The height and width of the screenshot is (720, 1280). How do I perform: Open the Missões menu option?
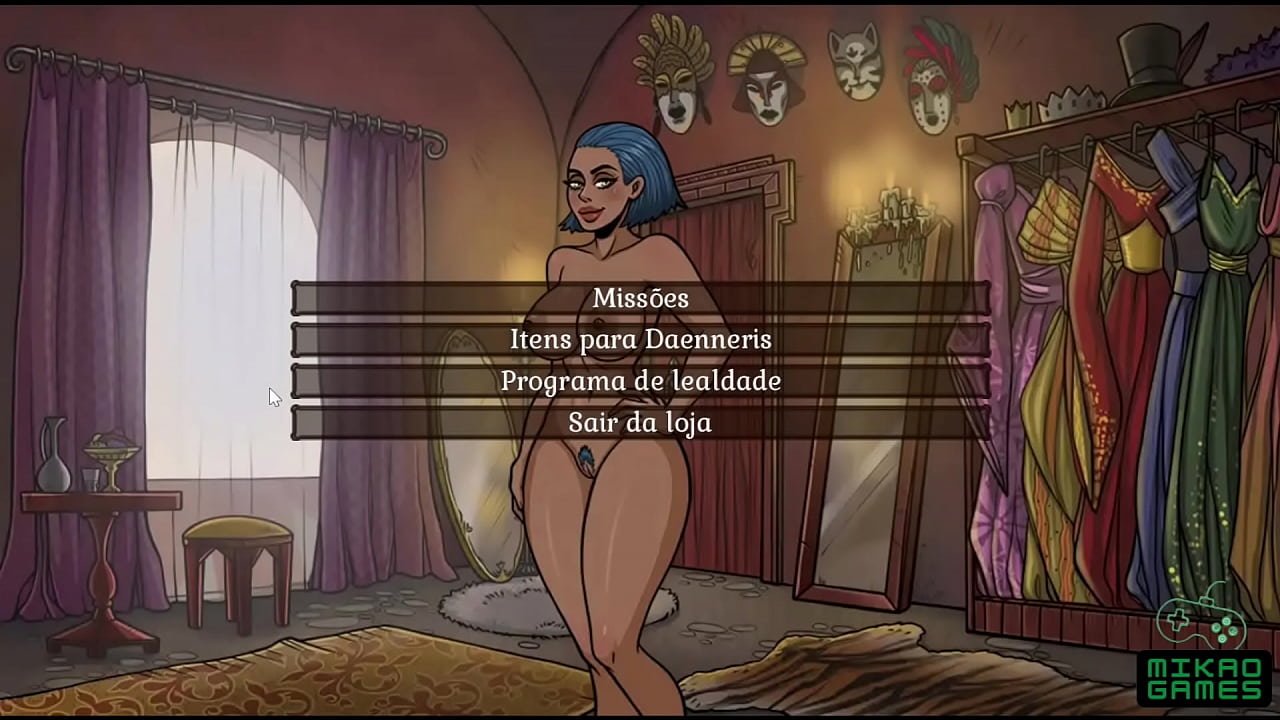(x=640, y=297)
